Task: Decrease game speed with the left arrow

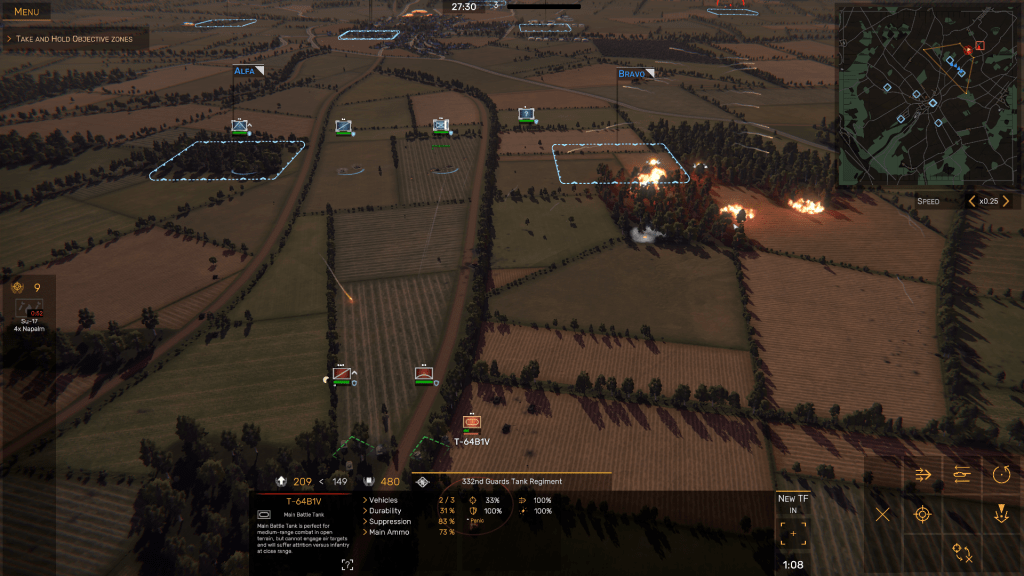Action: point(971,201)
